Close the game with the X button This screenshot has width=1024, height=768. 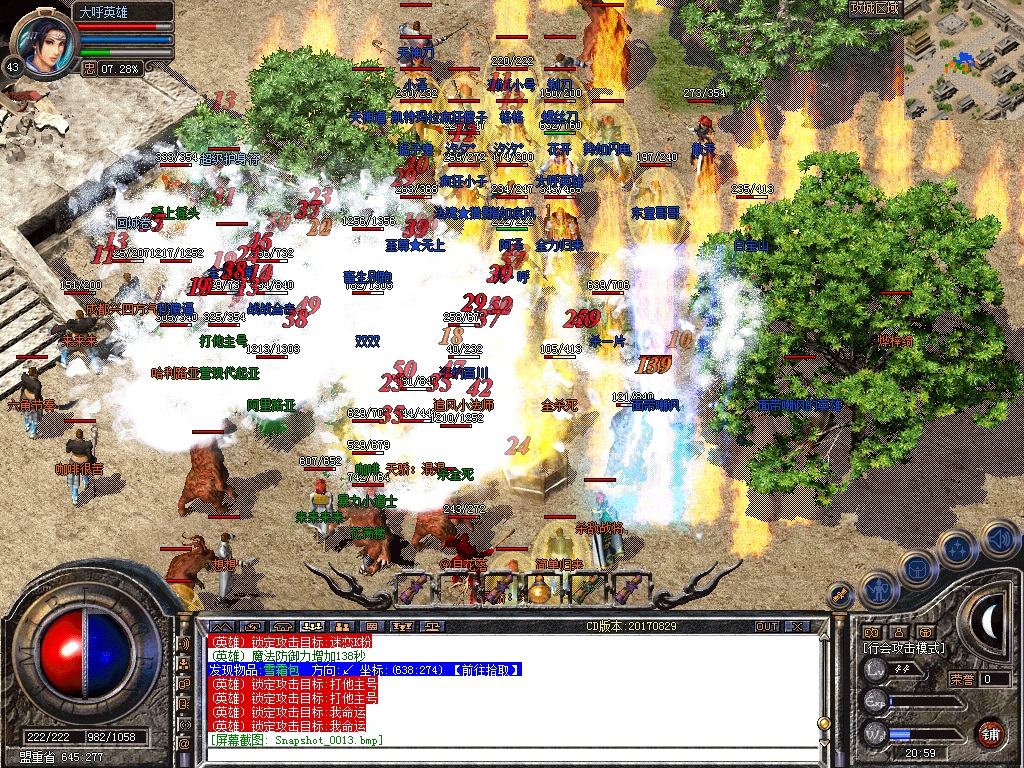[x=797, y=626]
